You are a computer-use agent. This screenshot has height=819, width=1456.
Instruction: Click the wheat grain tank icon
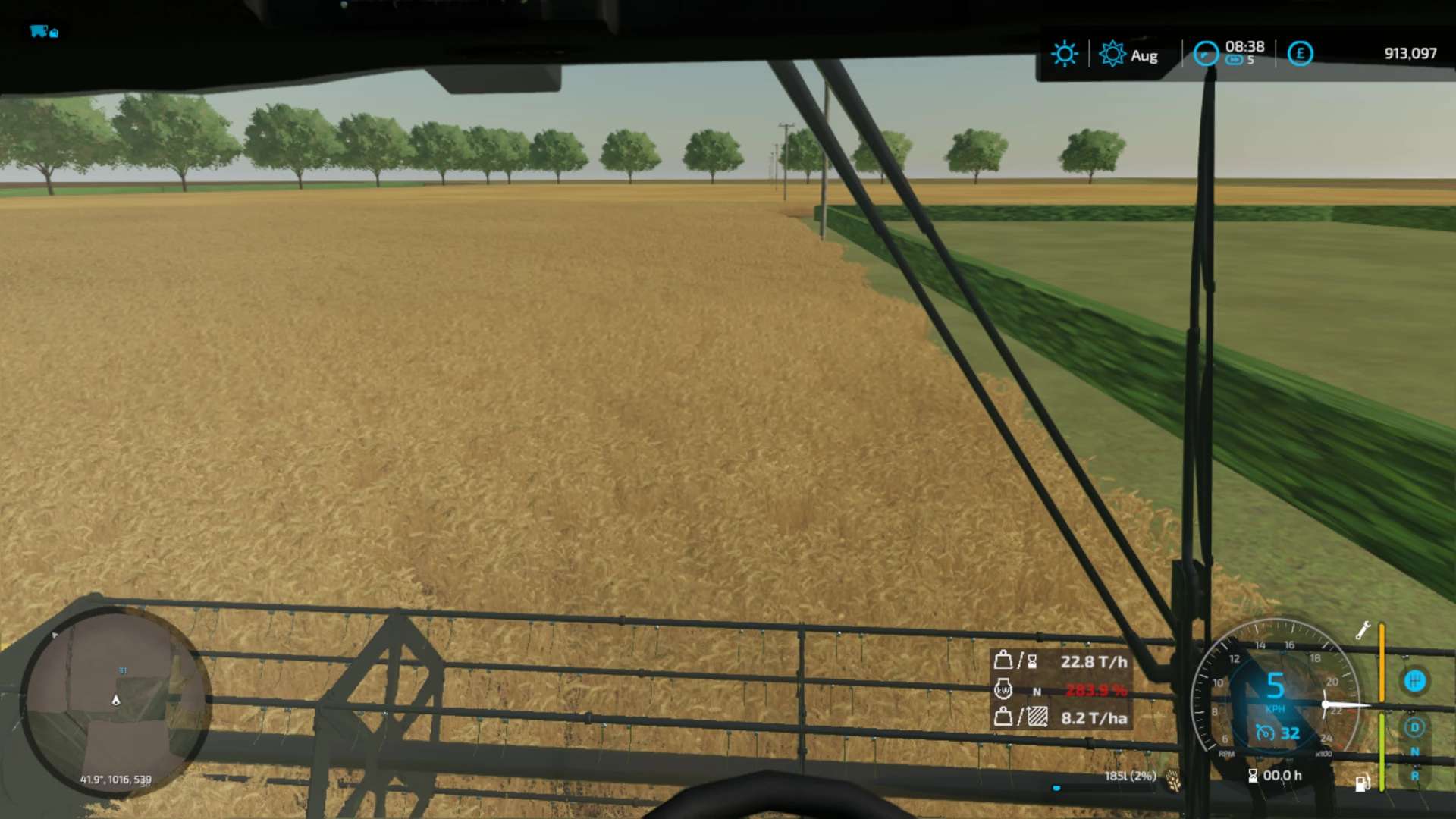point(1173,779)
